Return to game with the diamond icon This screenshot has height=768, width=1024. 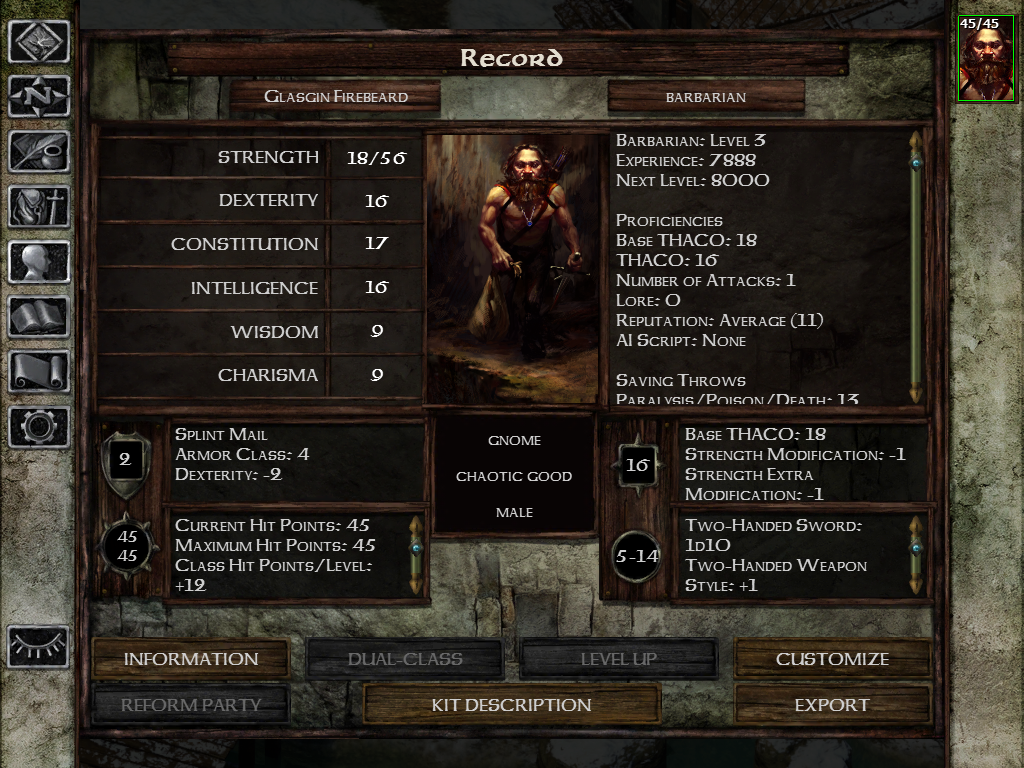tap(39, 42)
